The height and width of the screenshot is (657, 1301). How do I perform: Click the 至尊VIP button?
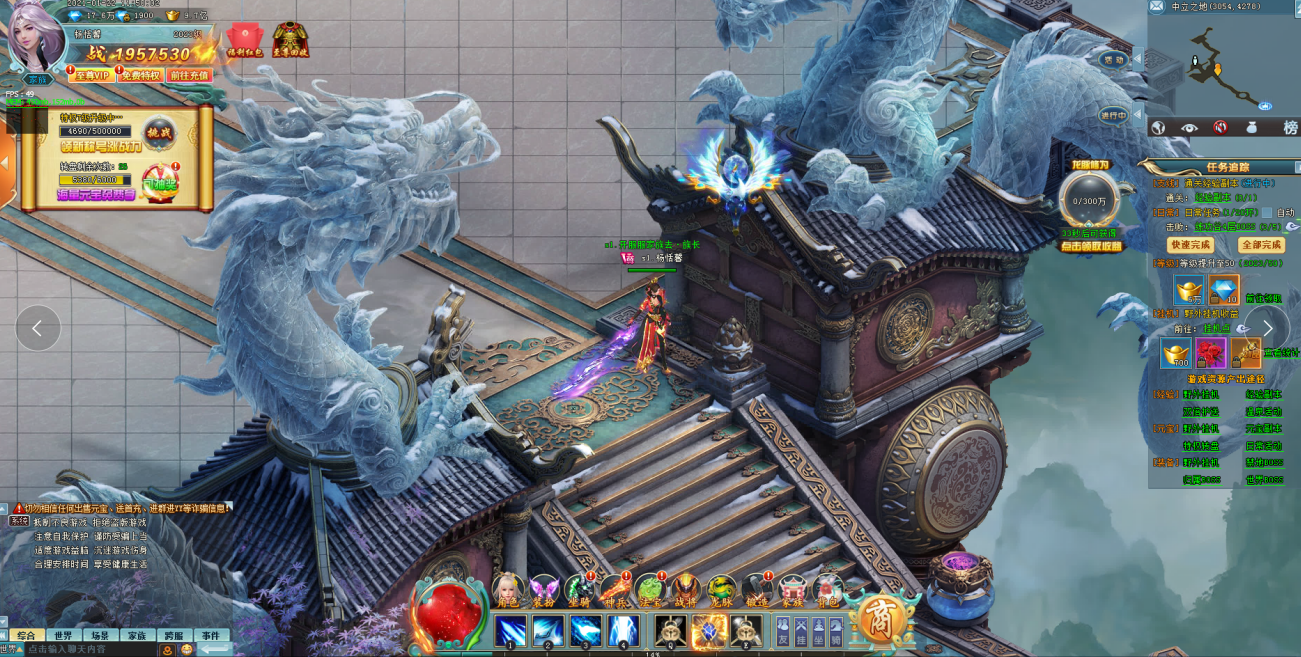(91, 75)
